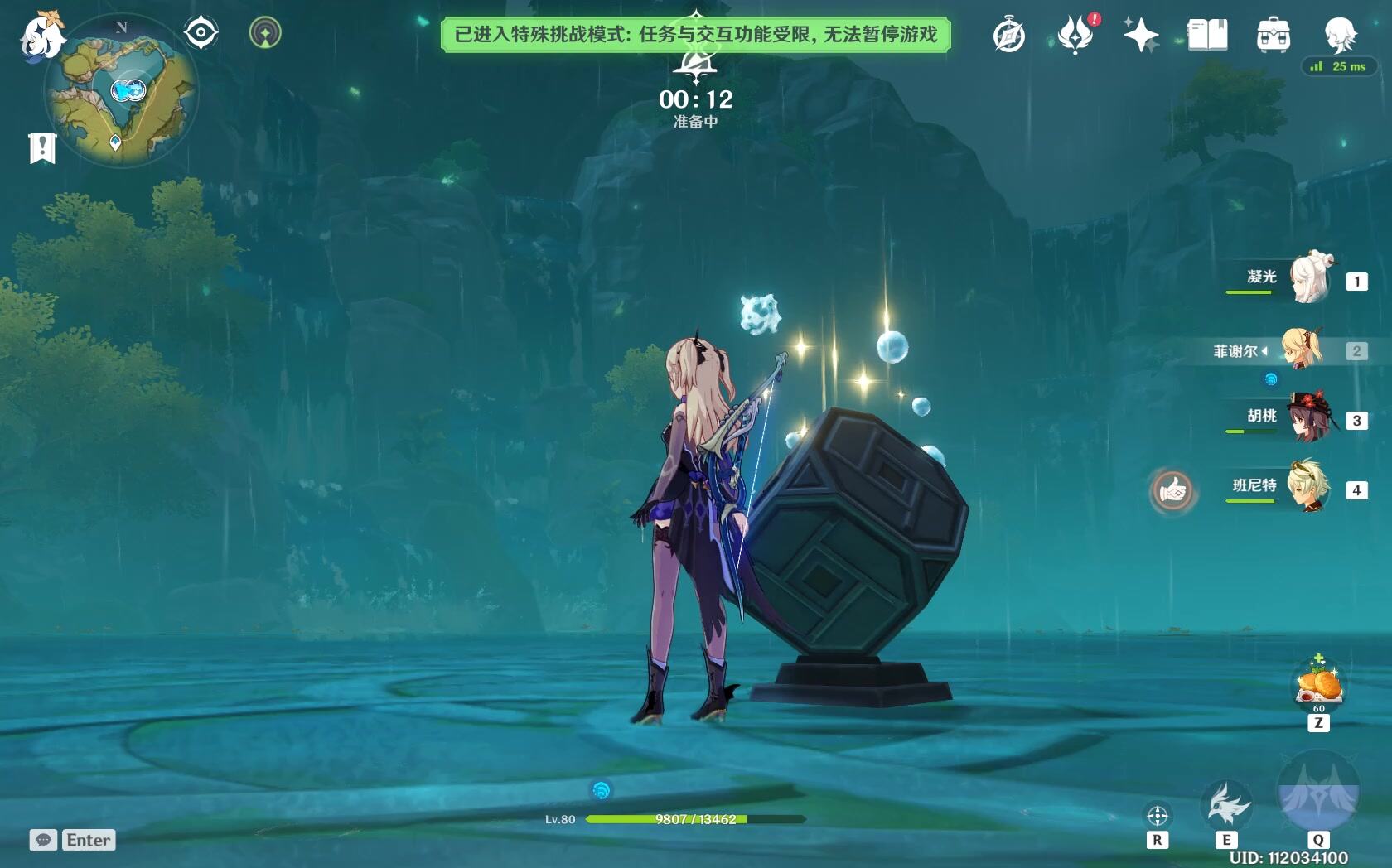This screenshot has height=868, width=1392.
Task: Open the Inventory backpack icon
Action: click(1272, 35)
